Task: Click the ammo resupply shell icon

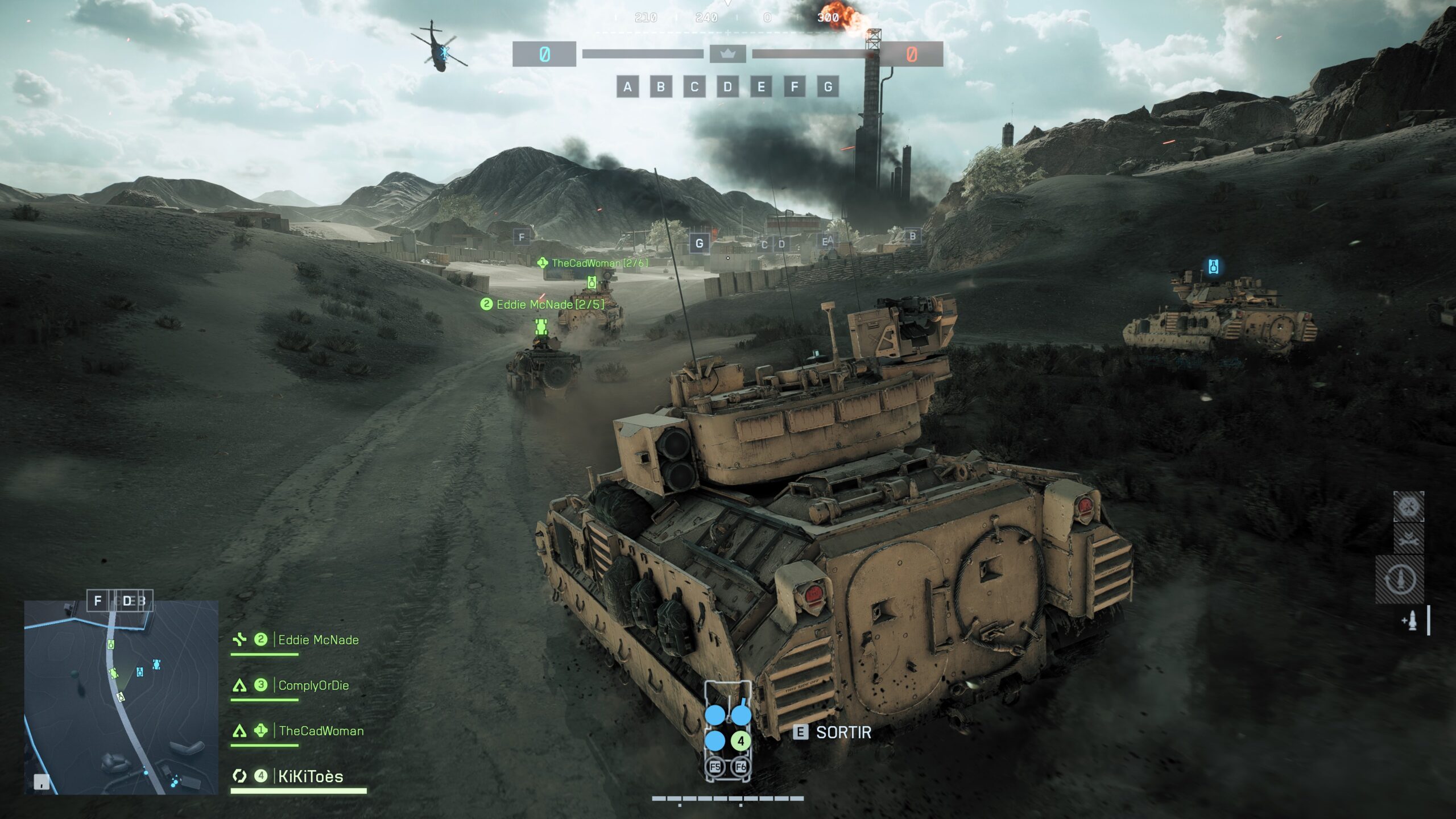Action: click(1410, 621)
